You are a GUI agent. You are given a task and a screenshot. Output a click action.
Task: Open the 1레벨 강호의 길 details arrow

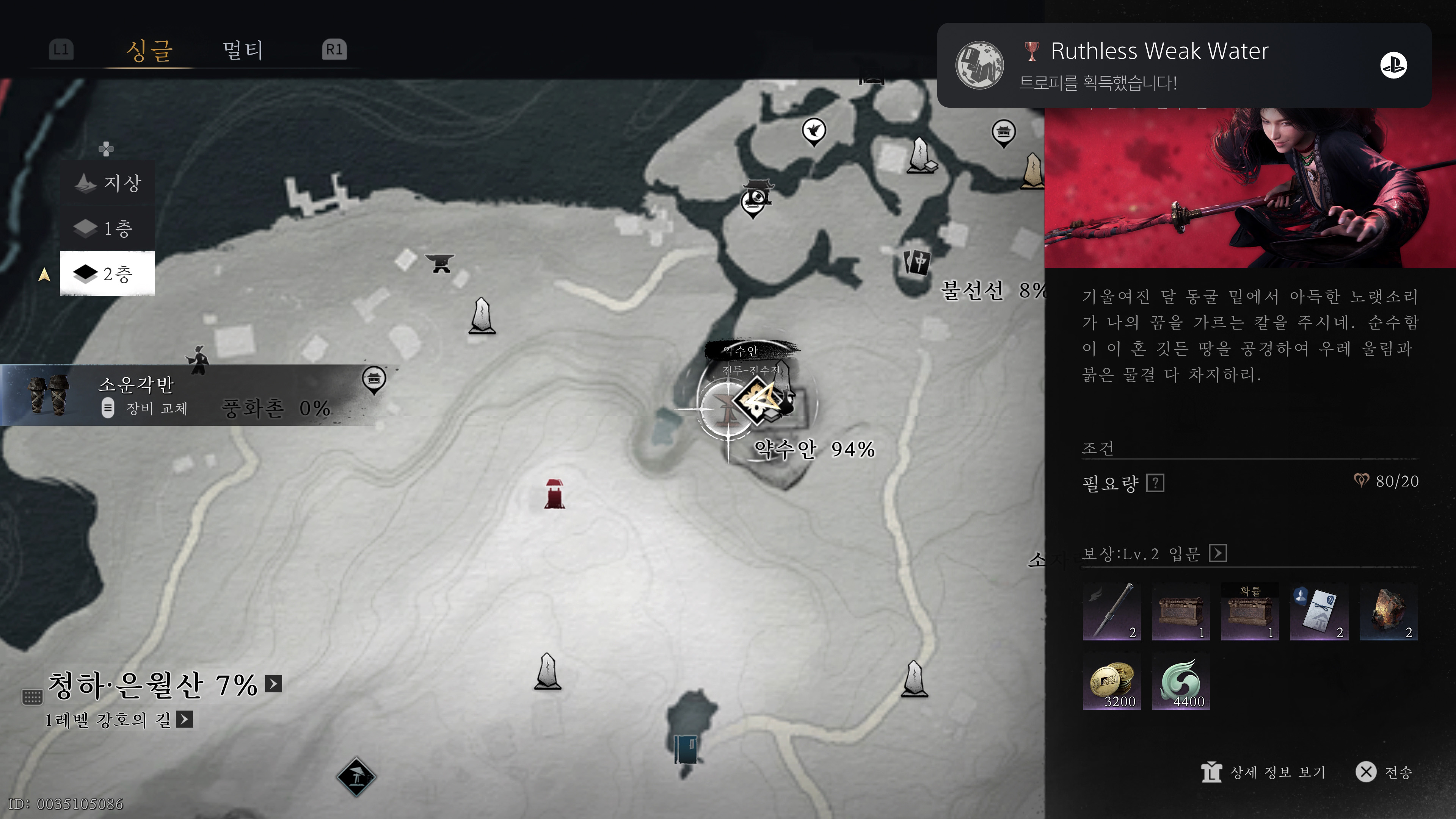184,720
